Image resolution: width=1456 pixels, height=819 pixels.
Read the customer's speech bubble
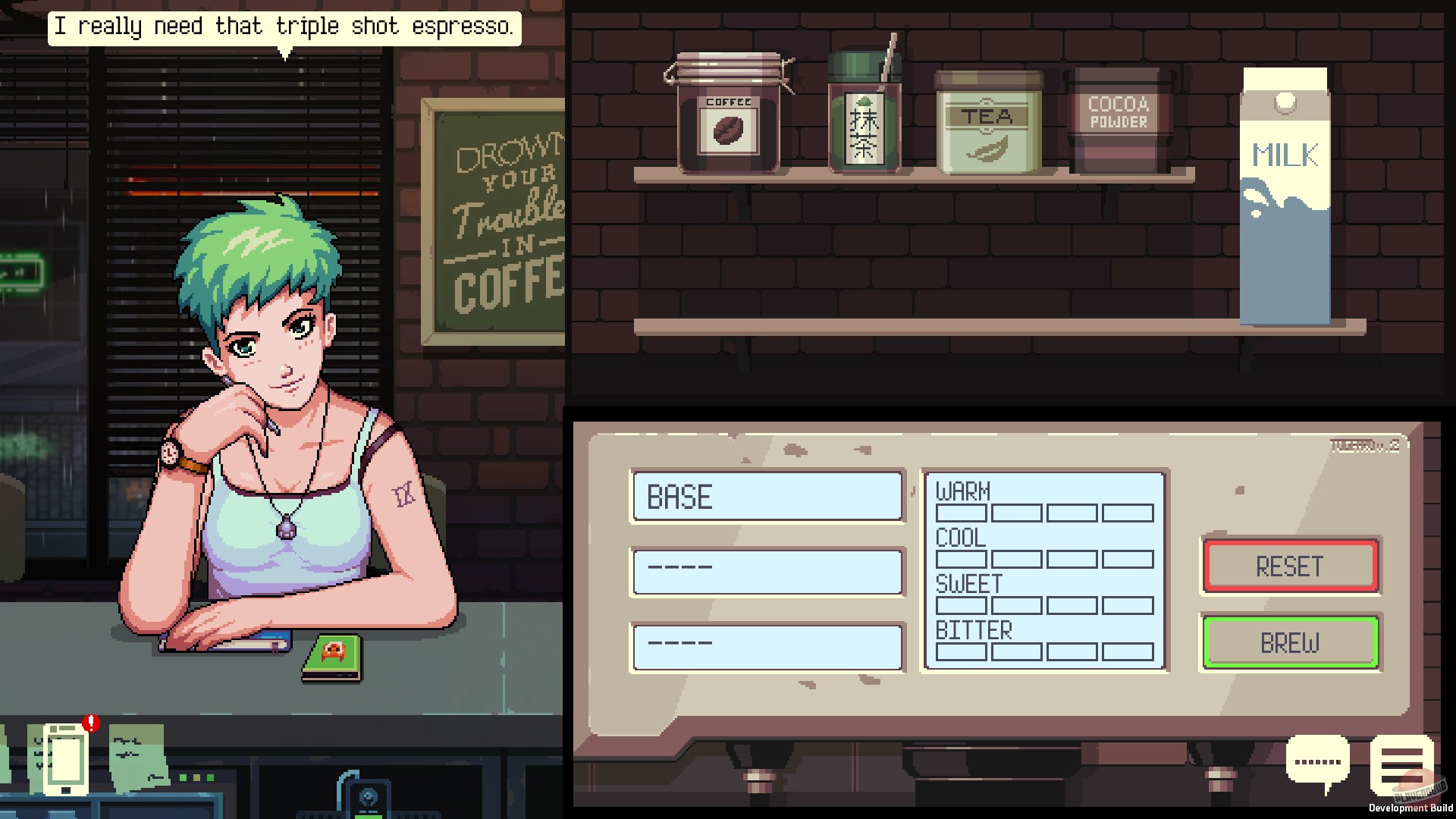point(284,27)
